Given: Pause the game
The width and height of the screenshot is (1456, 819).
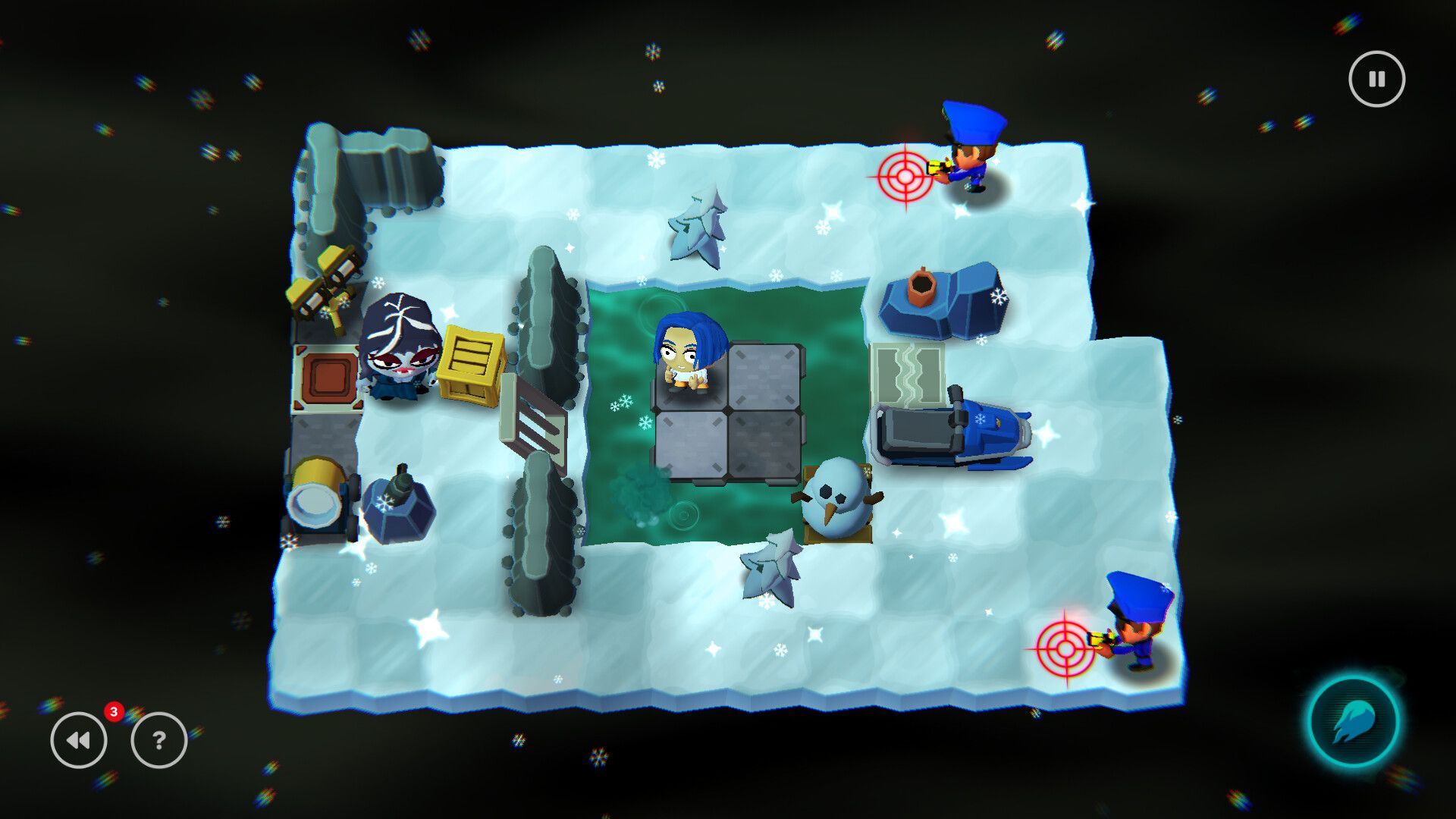Looking at the screenshot, I should 1376,78.
